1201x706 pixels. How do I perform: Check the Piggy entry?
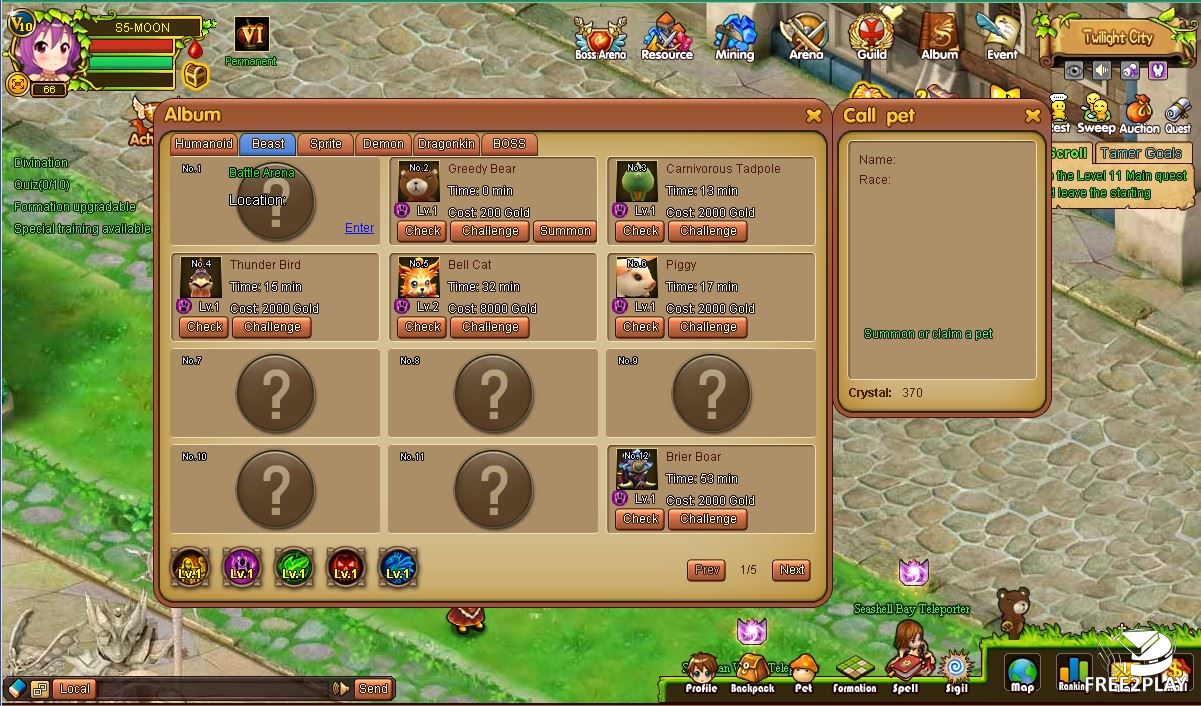pyautogui.click(x=640, y=327)
